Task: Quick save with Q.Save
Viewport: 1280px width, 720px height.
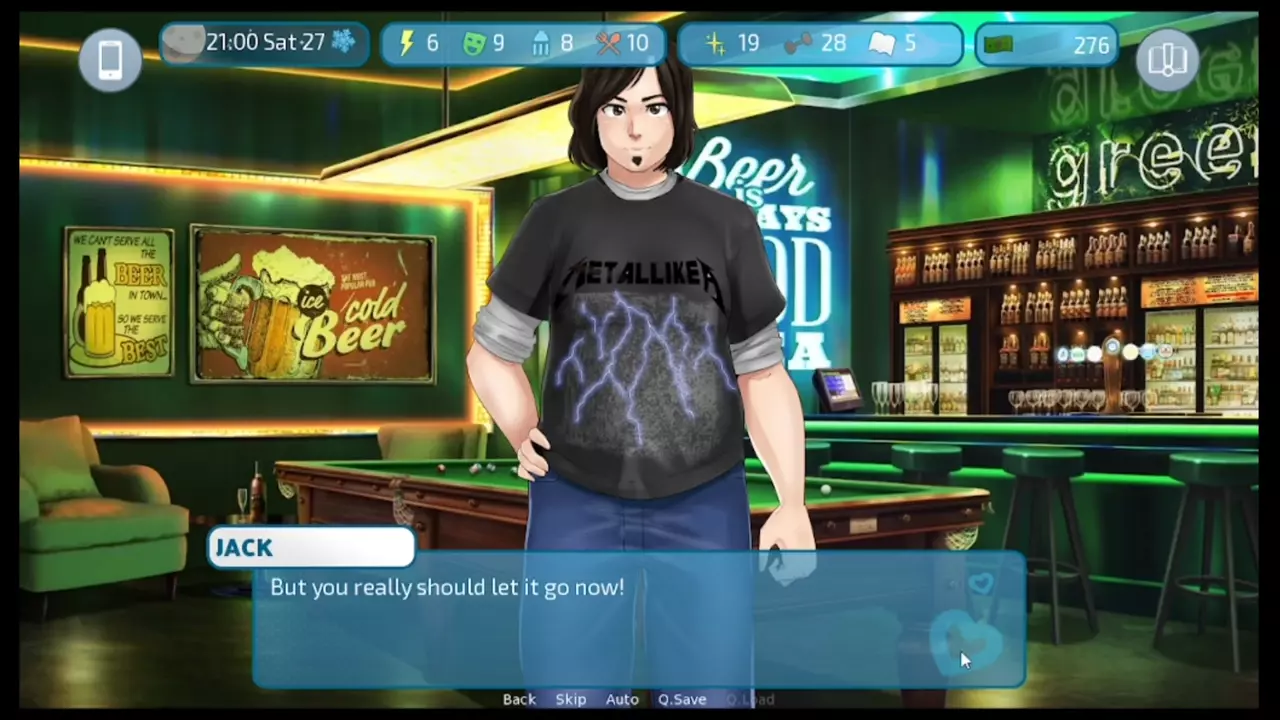Action: [x=682, y=699]
